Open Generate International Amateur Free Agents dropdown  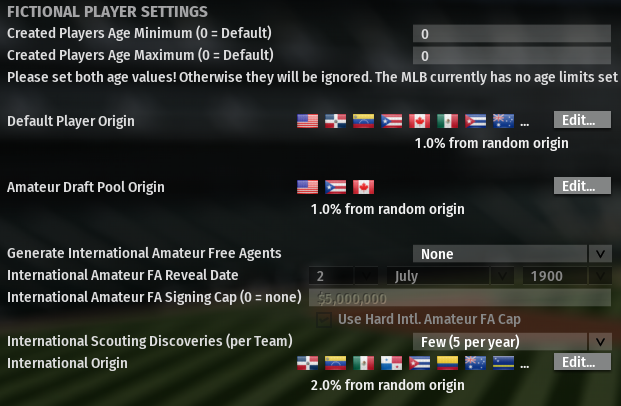point(512,253)
